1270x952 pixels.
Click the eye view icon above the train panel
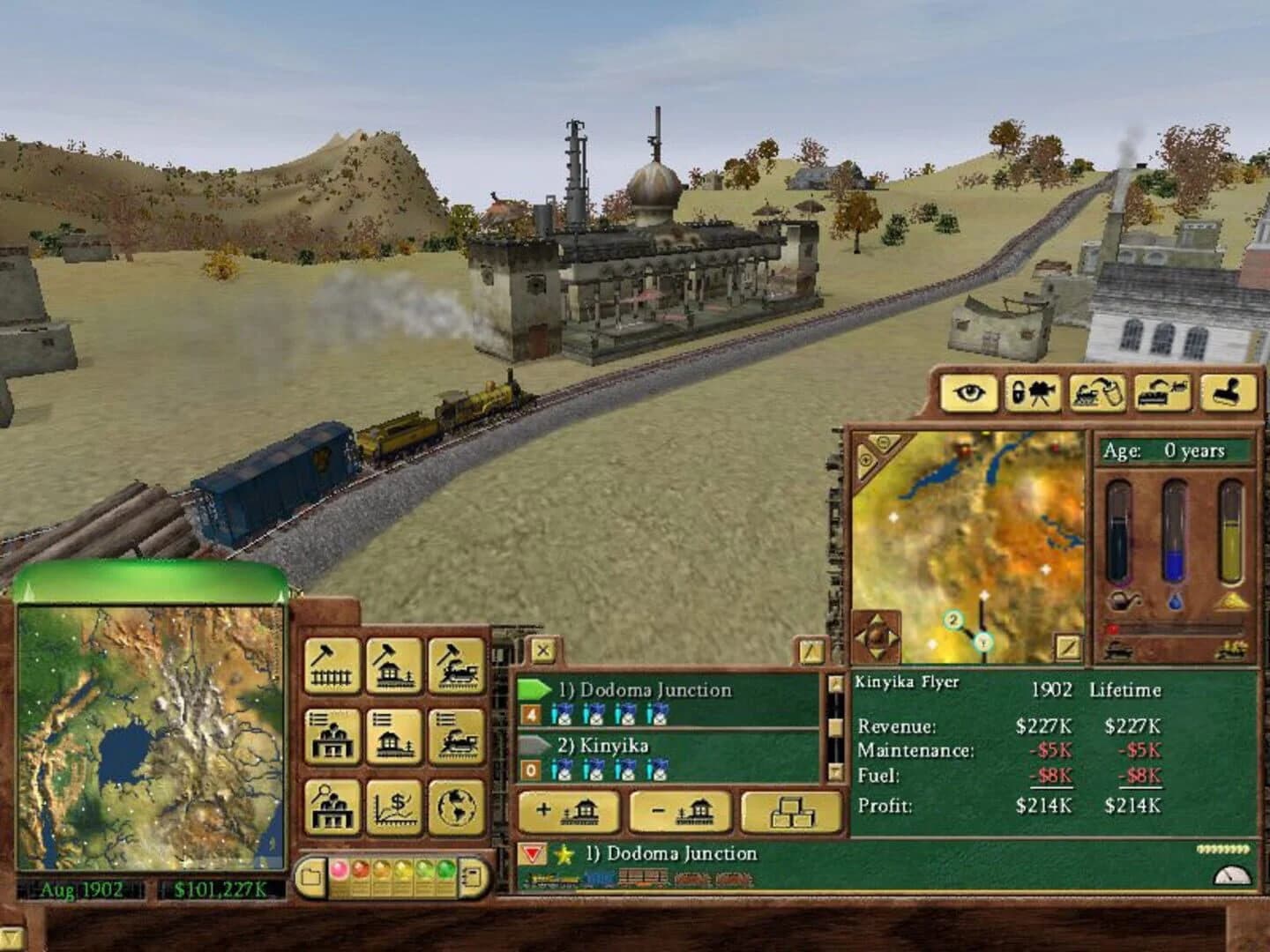969,393
